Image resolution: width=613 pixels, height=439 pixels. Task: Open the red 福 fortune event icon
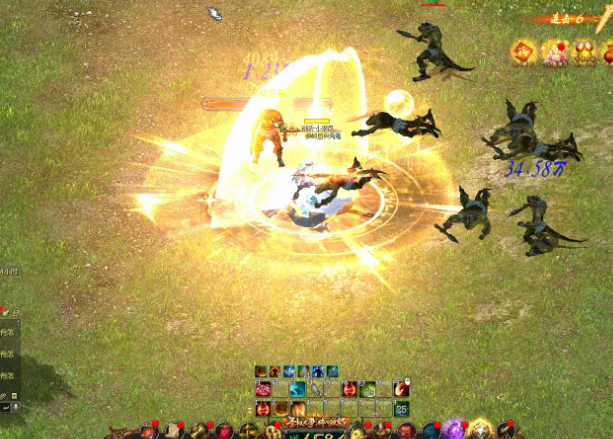[x=523, y=52]
